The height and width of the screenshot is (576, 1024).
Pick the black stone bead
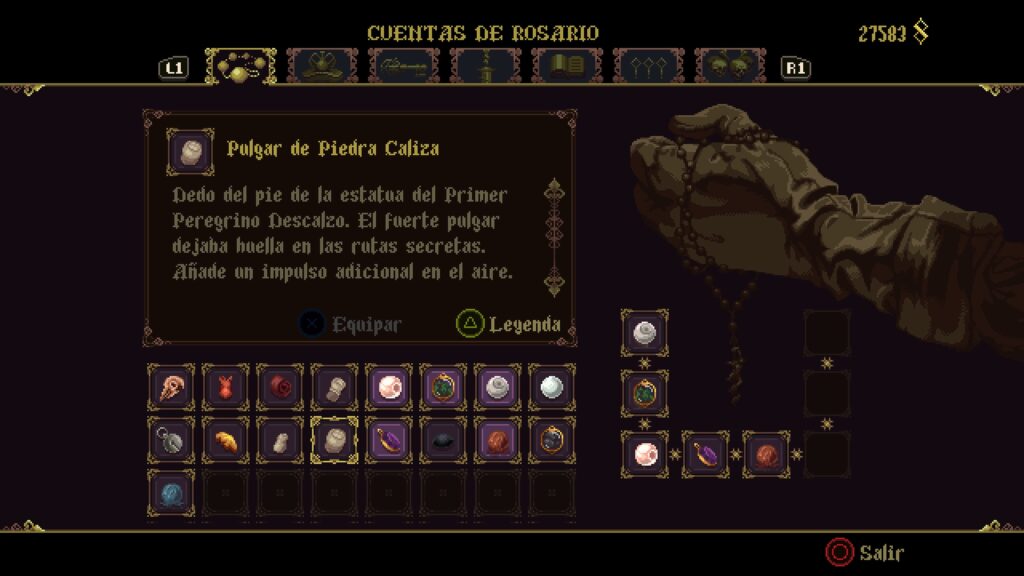point(442,440)
